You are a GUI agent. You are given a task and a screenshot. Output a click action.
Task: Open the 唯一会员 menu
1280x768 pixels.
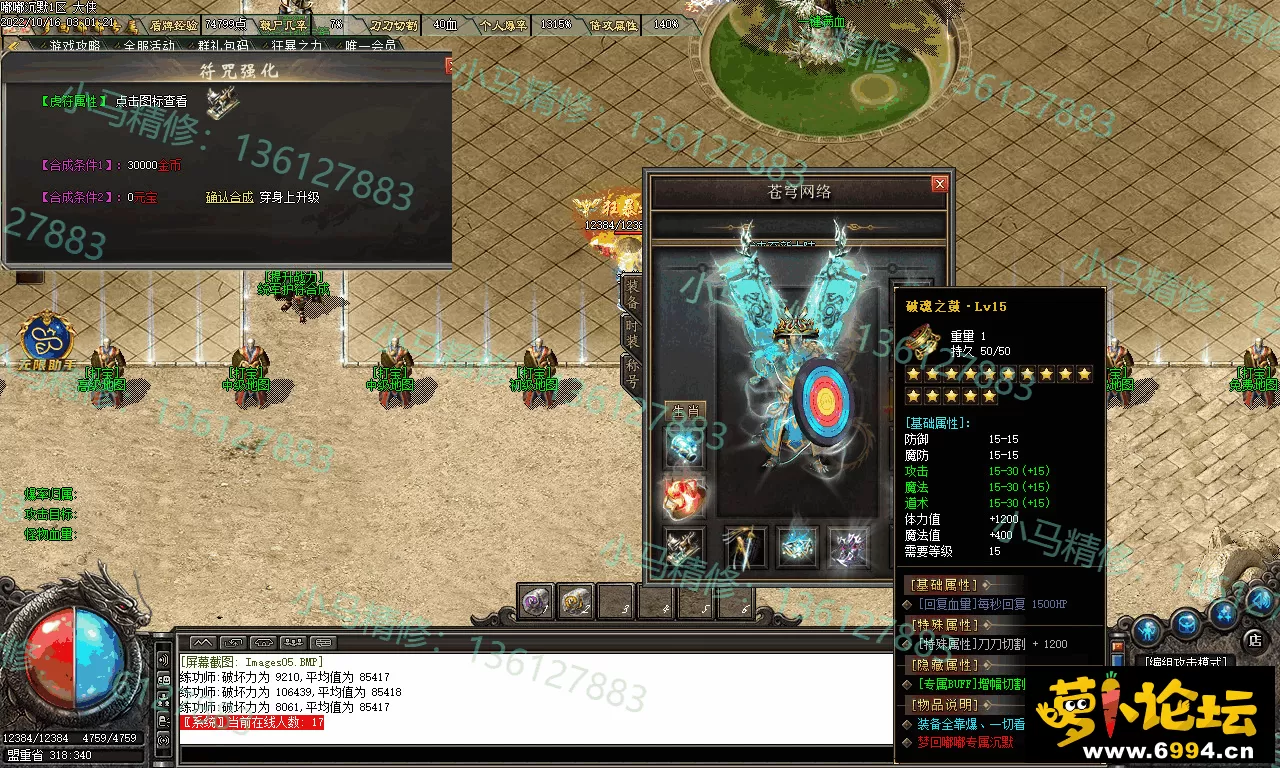(x=371, y=45)
